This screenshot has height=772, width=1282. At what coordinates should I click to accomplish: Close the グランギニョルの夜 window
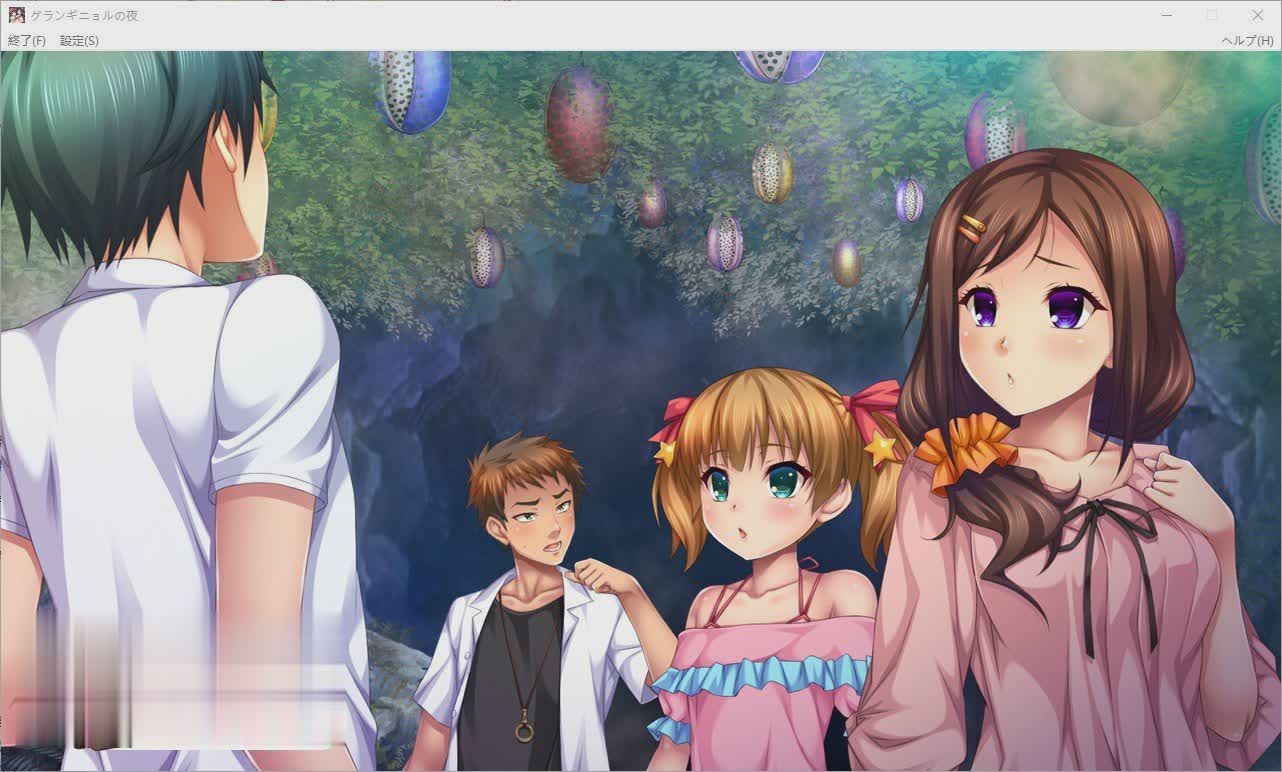(x=1257, y=15)
